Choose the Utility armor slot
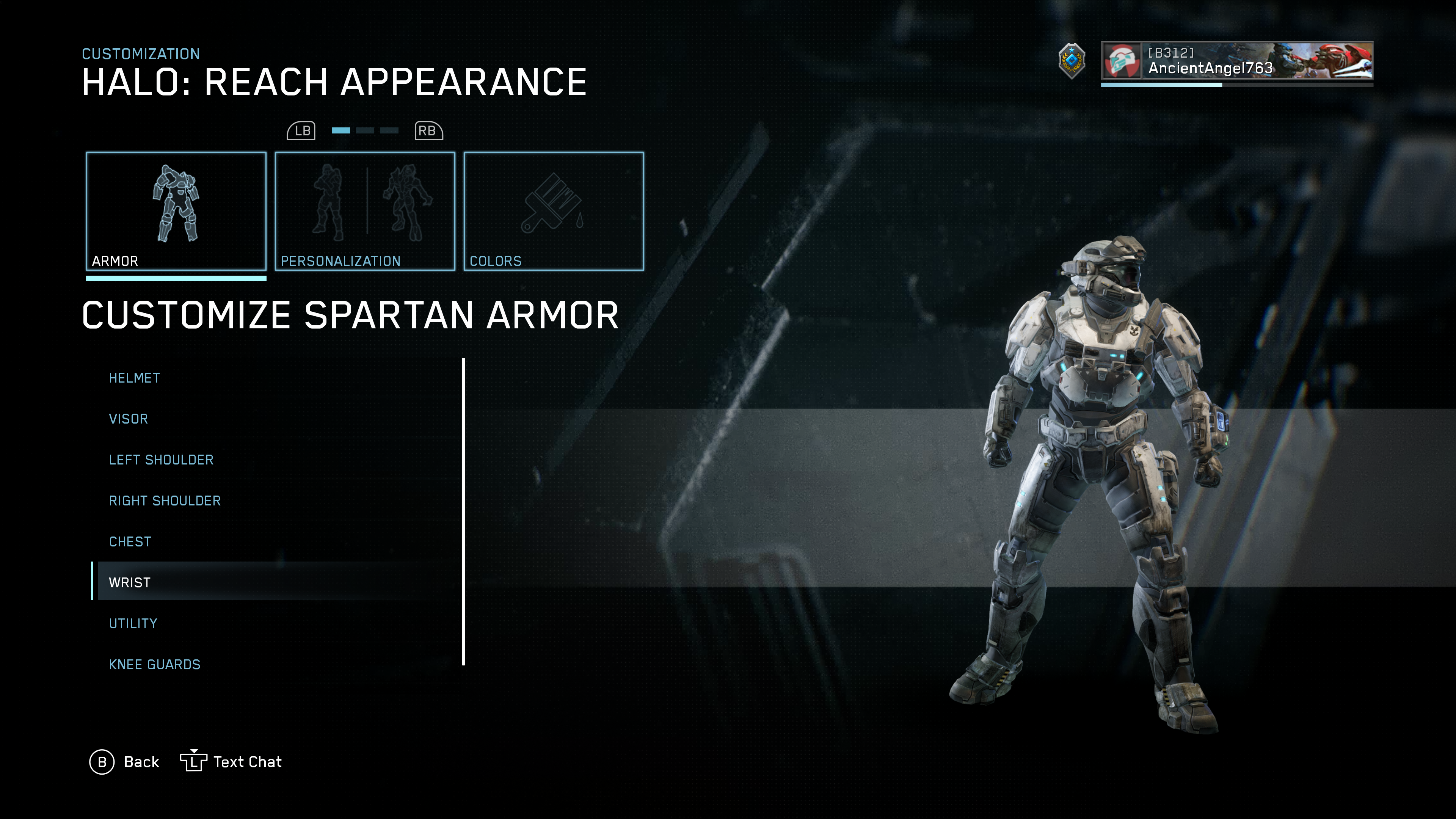 tap(133, 623)
